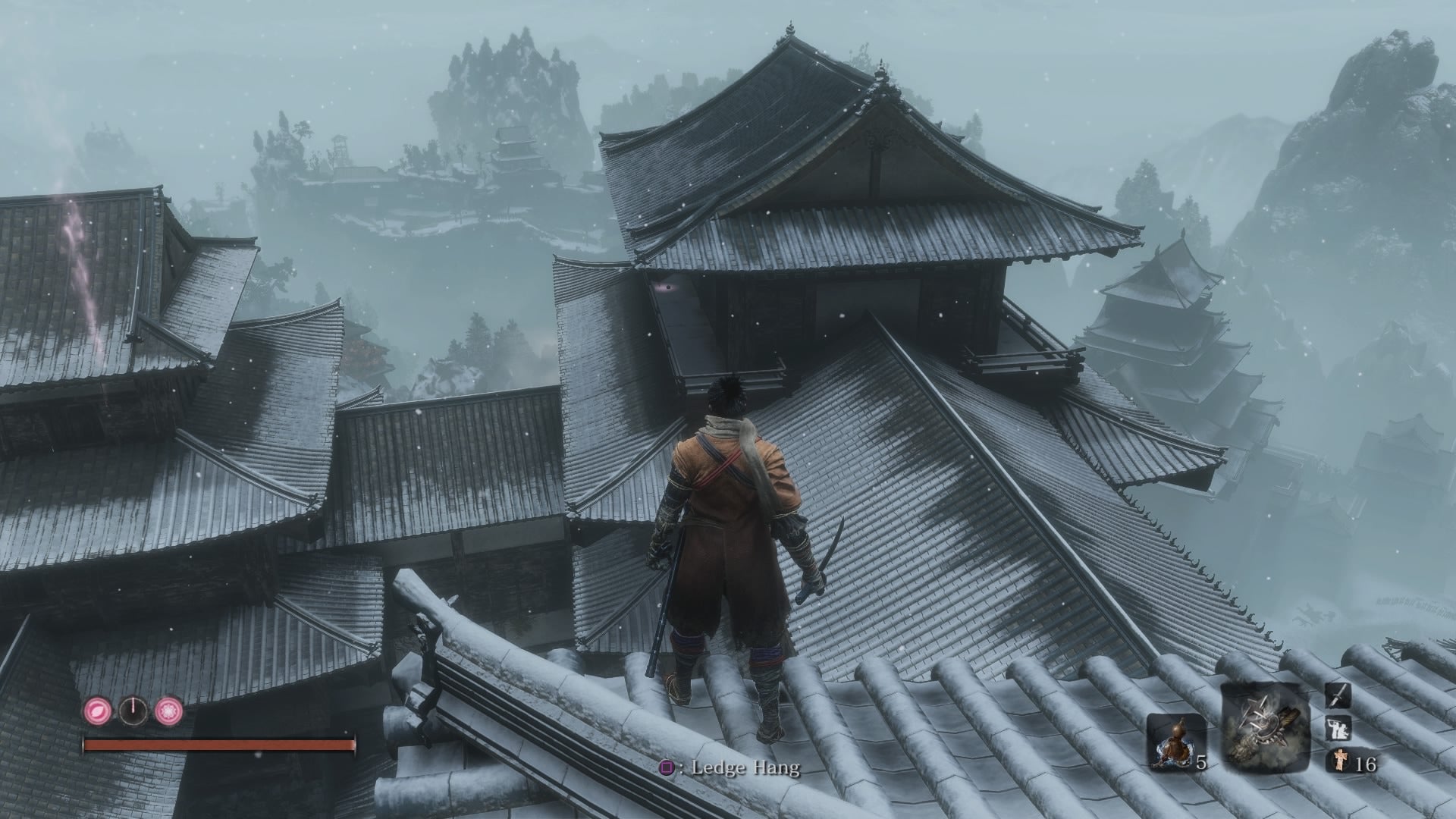1456x819 pixels.
Task: Click the sword attack icon in the HUD
Action: point(1338,696)
